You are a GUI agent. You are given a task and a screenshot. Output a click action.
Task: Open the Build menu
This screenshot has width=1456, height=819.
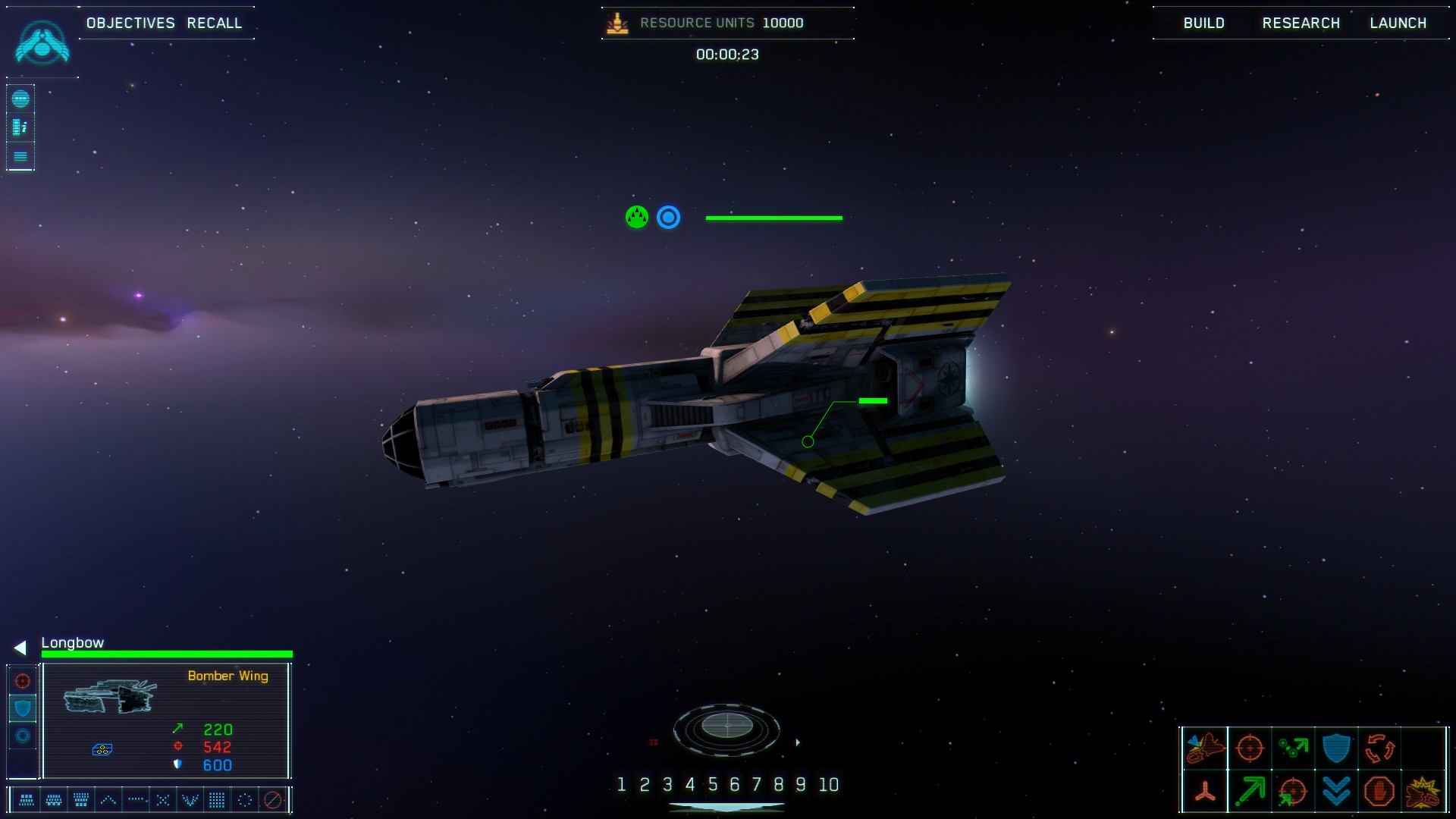(1203, 23)
